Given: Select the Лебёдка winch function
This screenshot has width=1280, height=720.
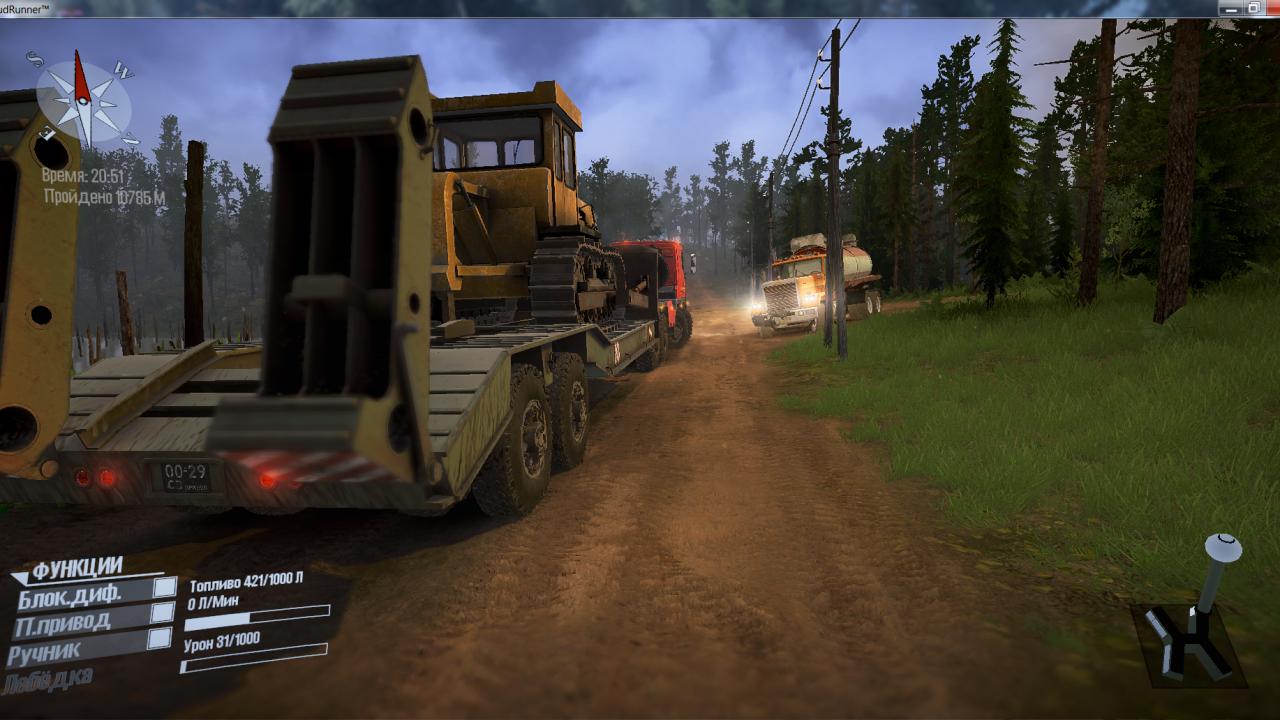Looking at the screenshot, I should 48,680.
